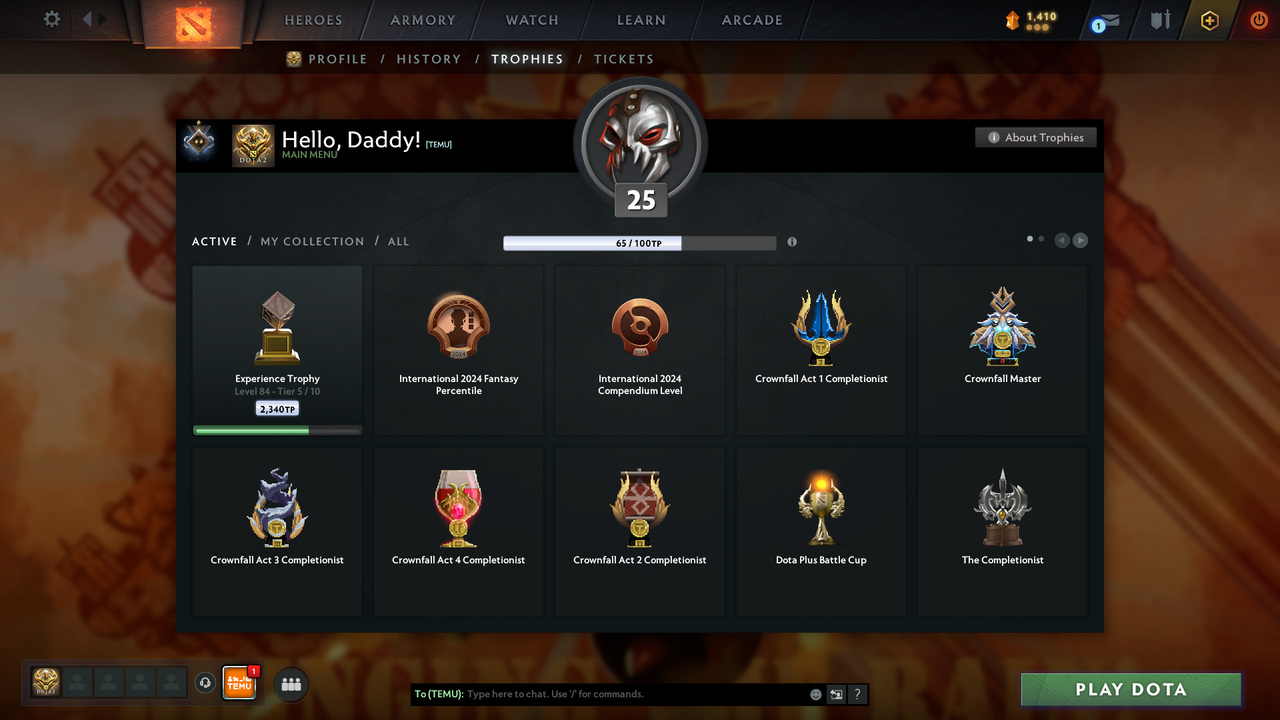Screen dimensions: 1280x720
Task: Open the HISTORY tab
Action: [x=428, y=59]
